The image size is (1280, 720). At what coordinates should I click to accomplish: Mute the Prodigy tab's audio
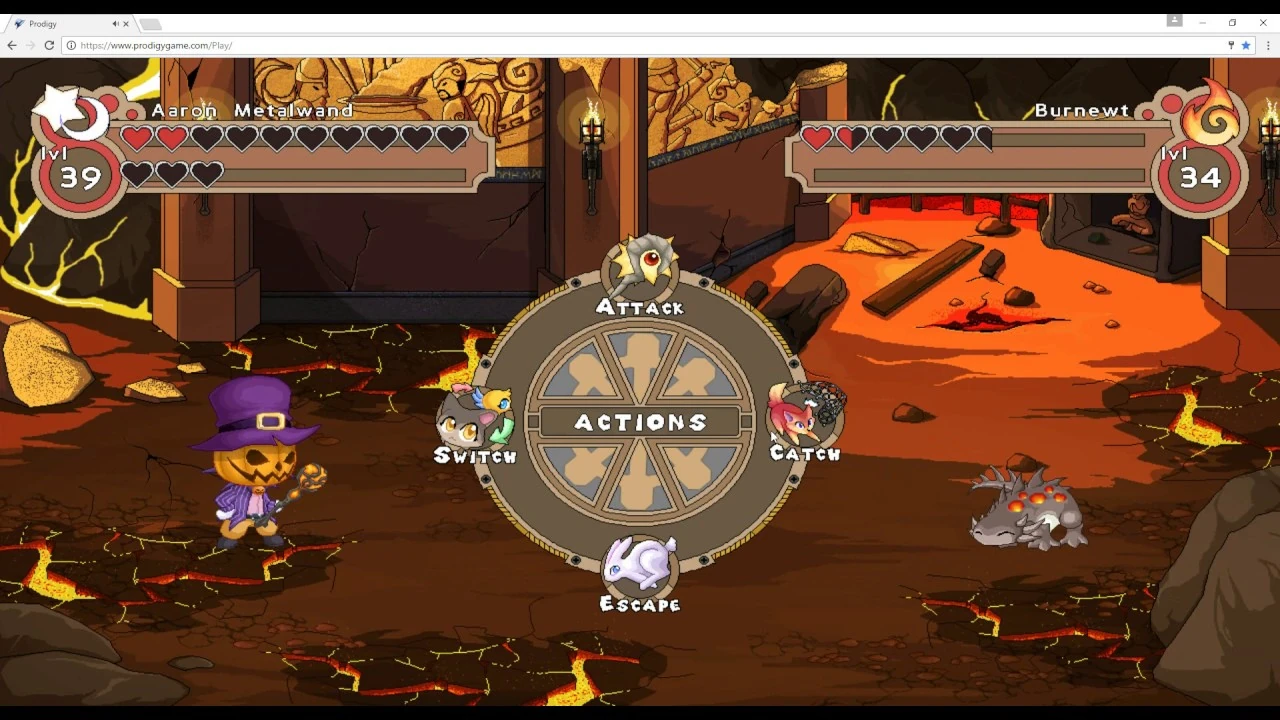click(x=112, y=23)
